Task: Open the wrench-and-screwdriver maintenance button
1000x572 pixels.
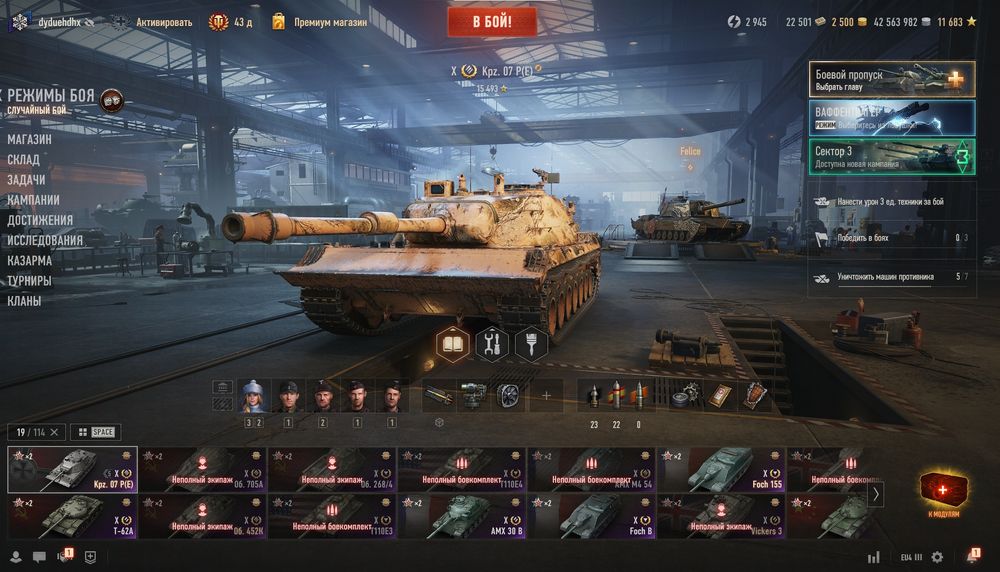Action: [491, 344]
